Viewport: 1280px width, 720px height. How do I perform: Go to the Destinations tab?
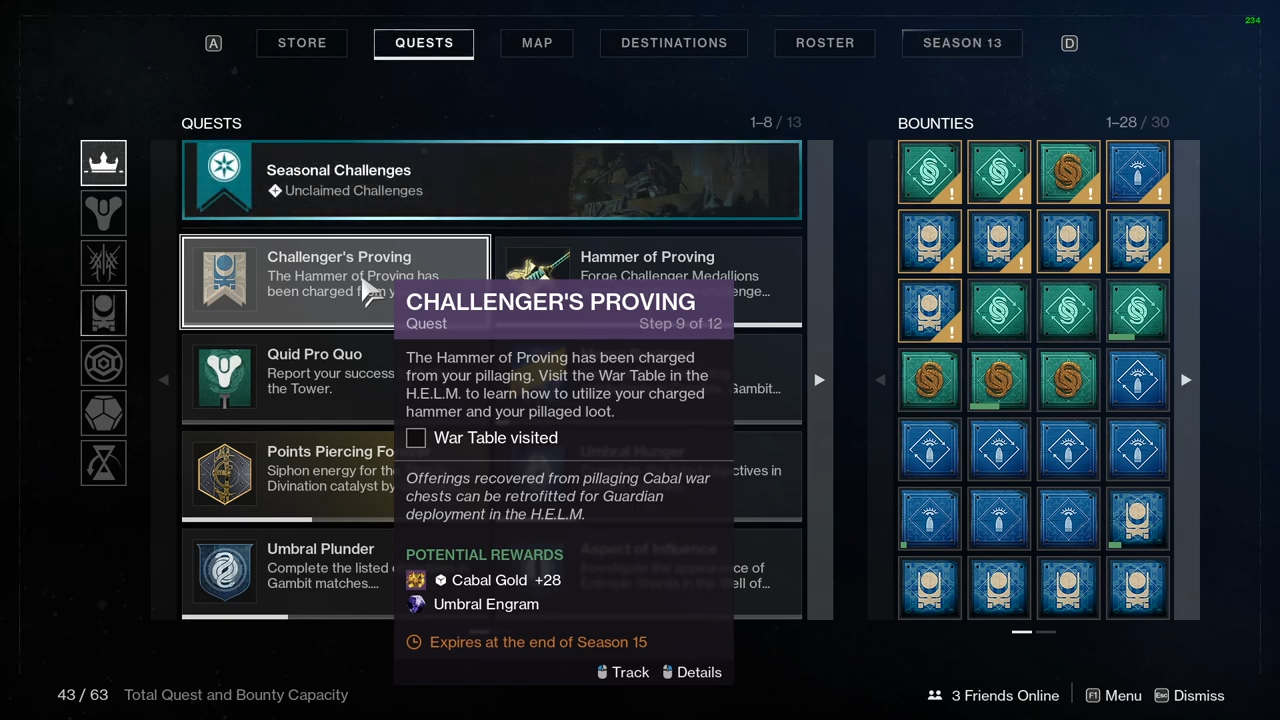[x=674, y=43]
